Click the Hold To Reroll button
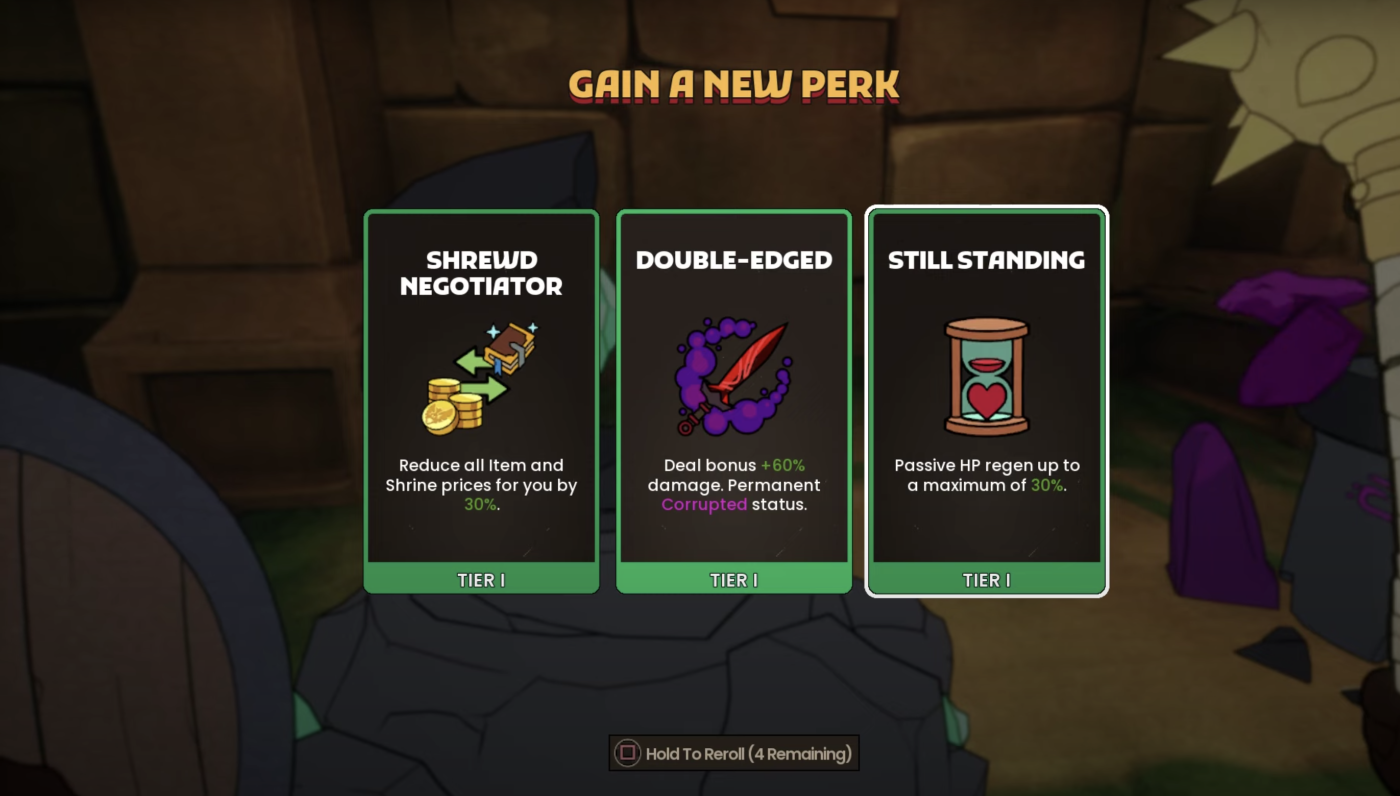The width and height of the screenshot is (1400, 796). (x=733, y=753)
